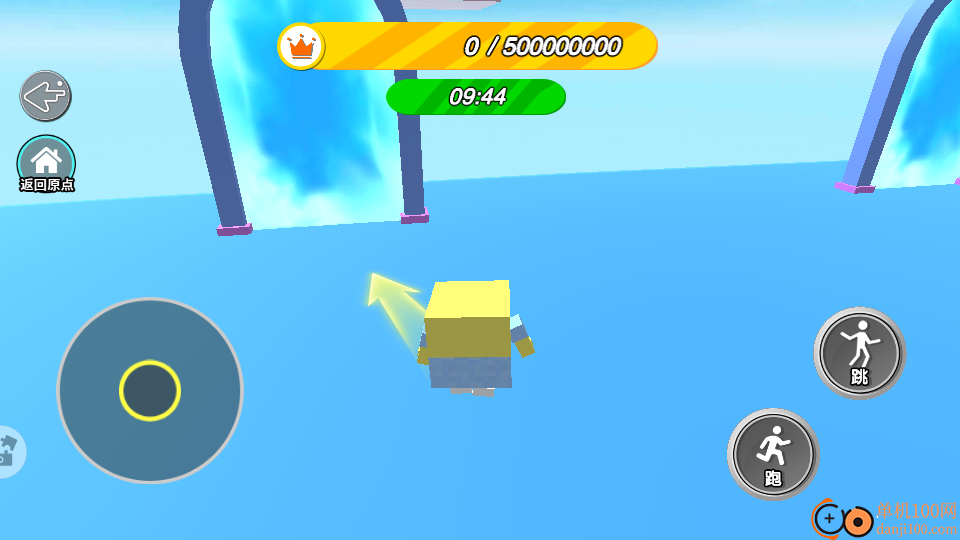Return to origin with the home button
This screenshot has height=540, width=960.
(x=46, y=162)
